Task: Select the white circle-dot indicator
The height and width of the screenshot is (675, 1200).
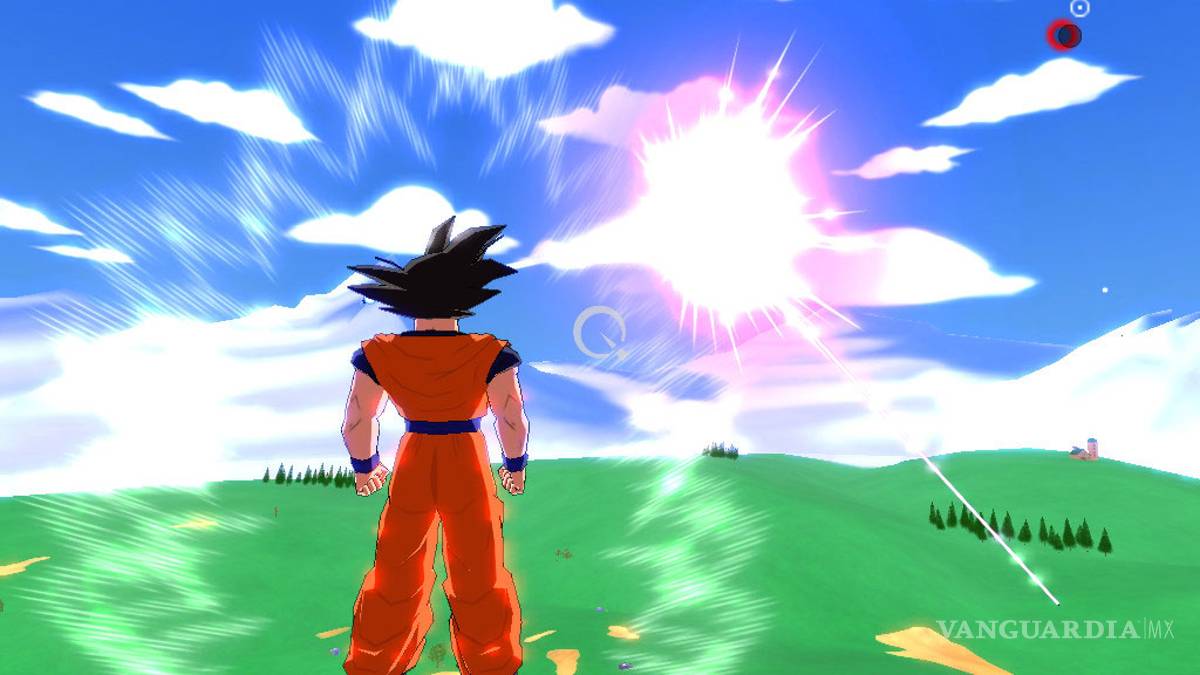Action: 1079,8
